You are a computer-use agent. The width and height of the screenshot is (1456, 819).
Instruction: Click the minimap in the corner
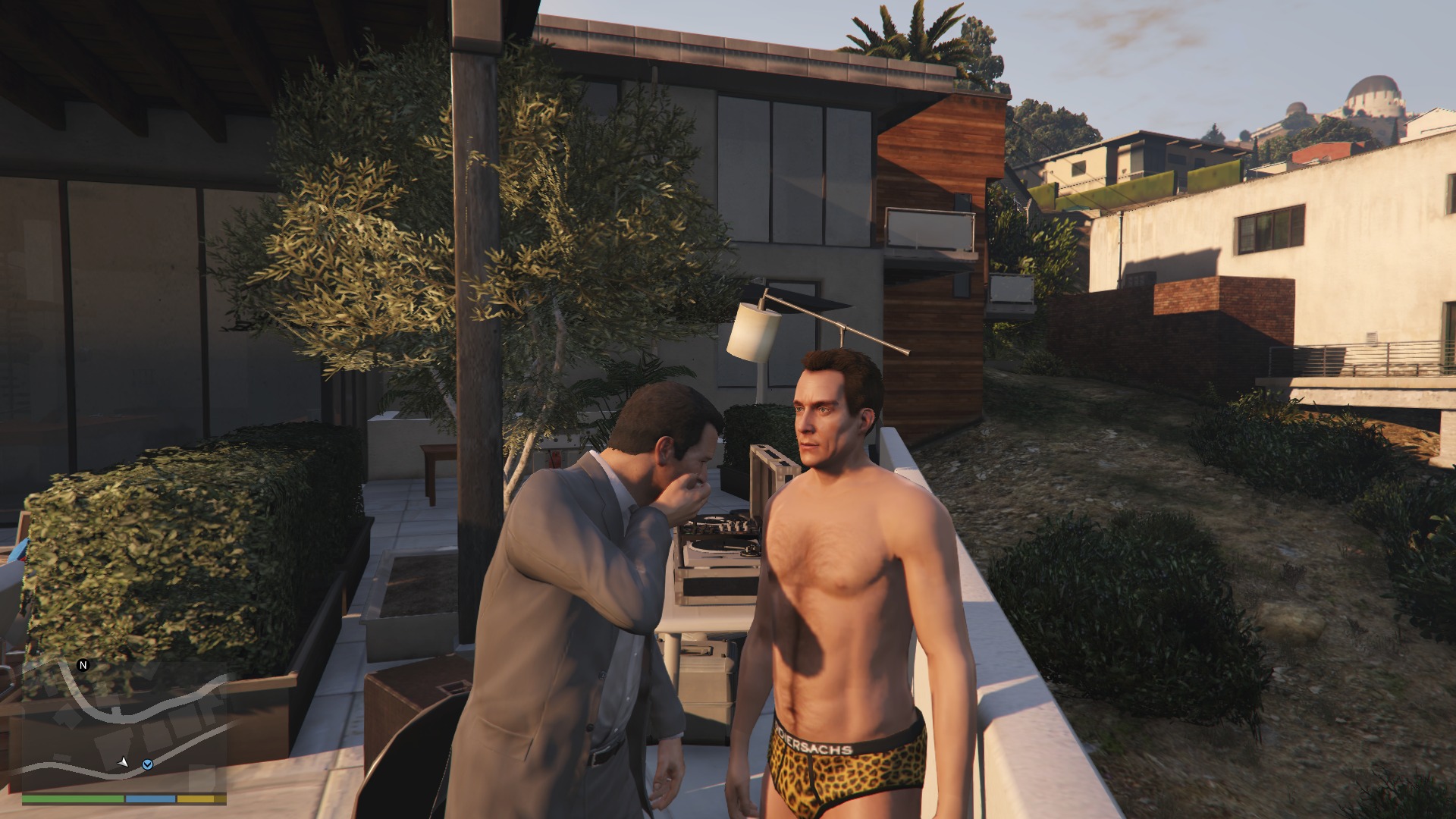(124, 726)
